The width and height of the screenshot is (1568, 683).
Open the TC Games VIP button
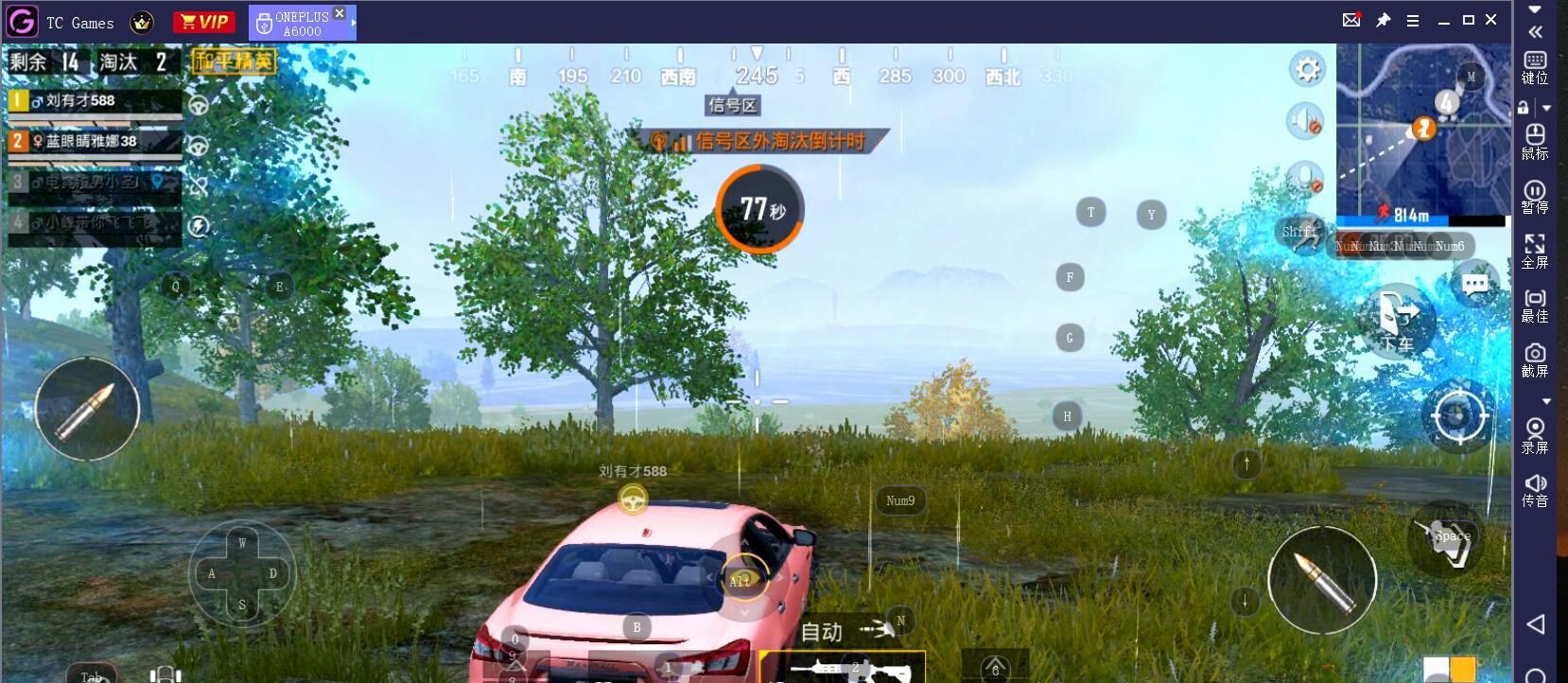coord(203,22)
